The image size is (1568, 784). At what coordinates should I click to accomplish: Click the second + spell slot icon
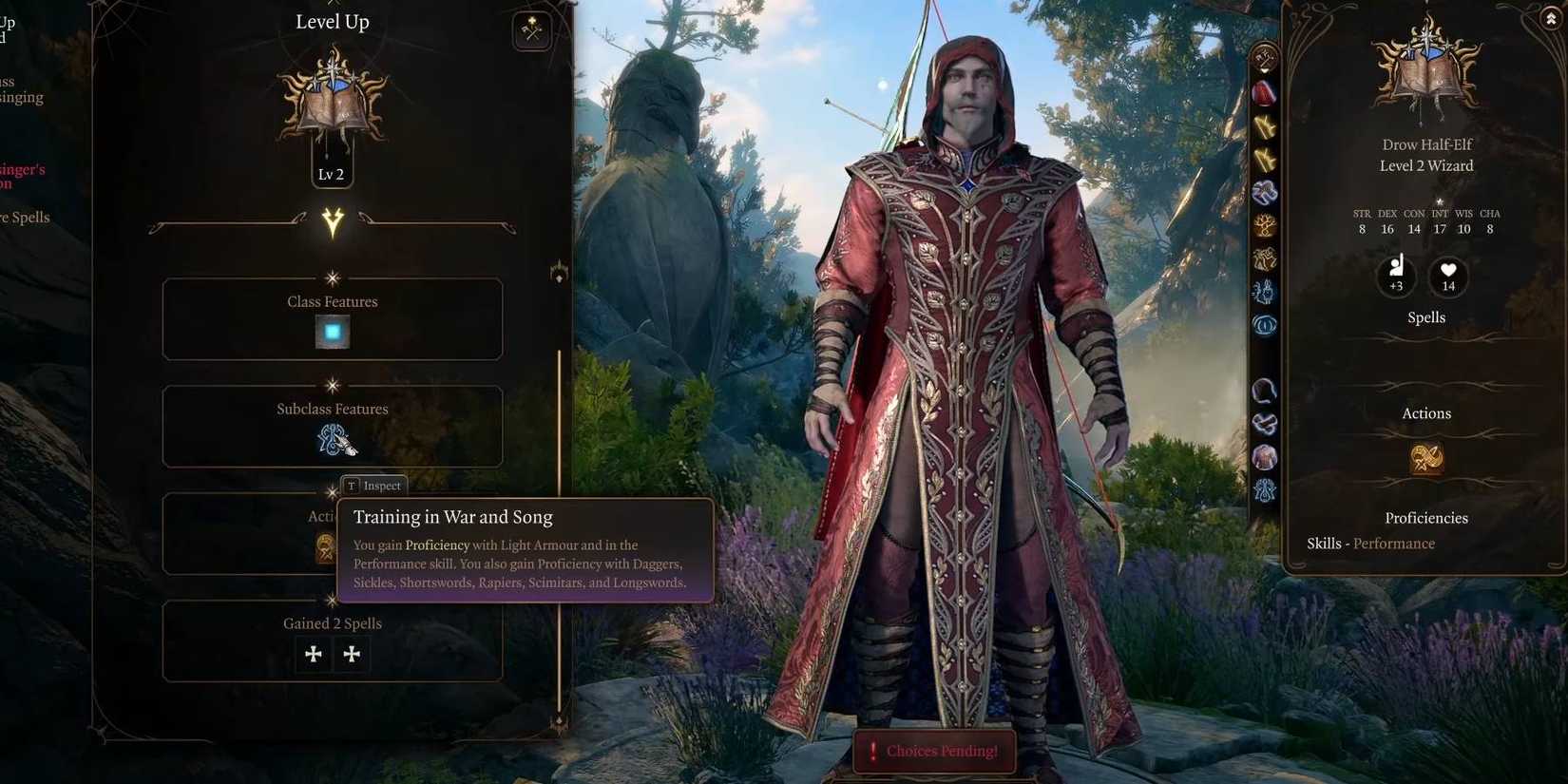352,654
